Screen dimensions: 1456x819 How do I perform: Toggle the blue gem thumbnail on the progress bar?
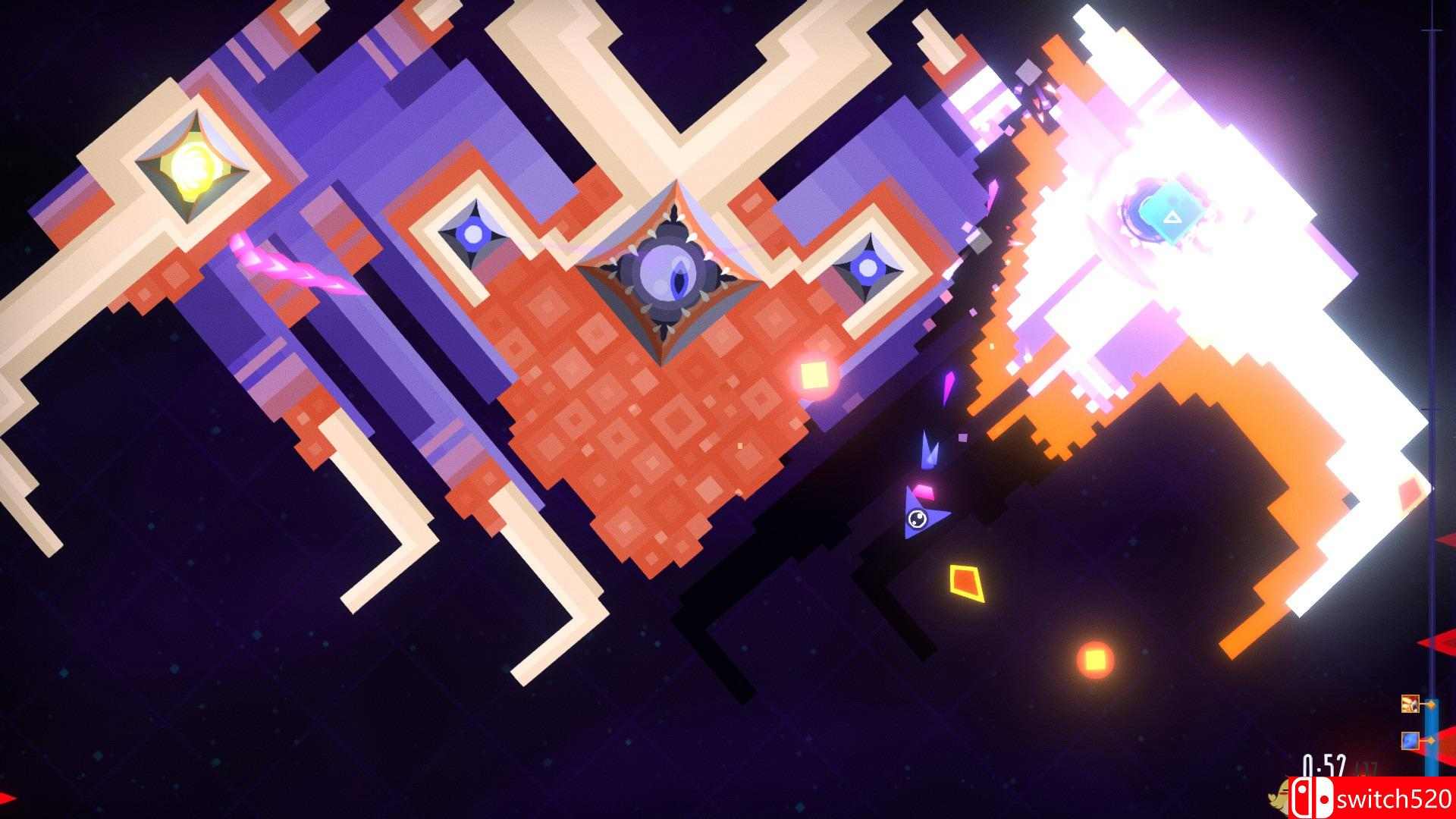coord(1410,741)
